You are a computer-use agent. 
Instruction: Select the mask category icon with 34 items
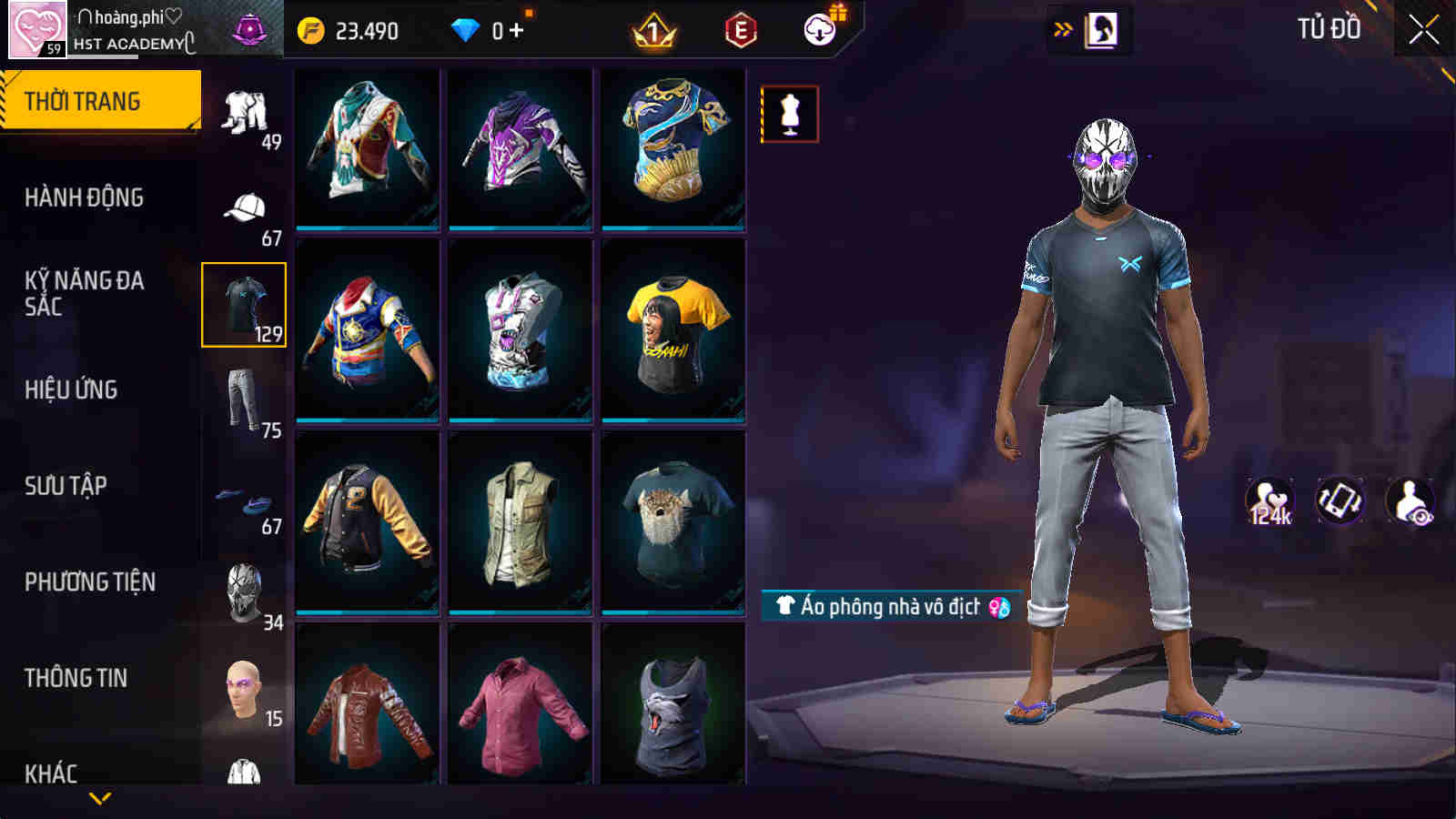point(241,591)
